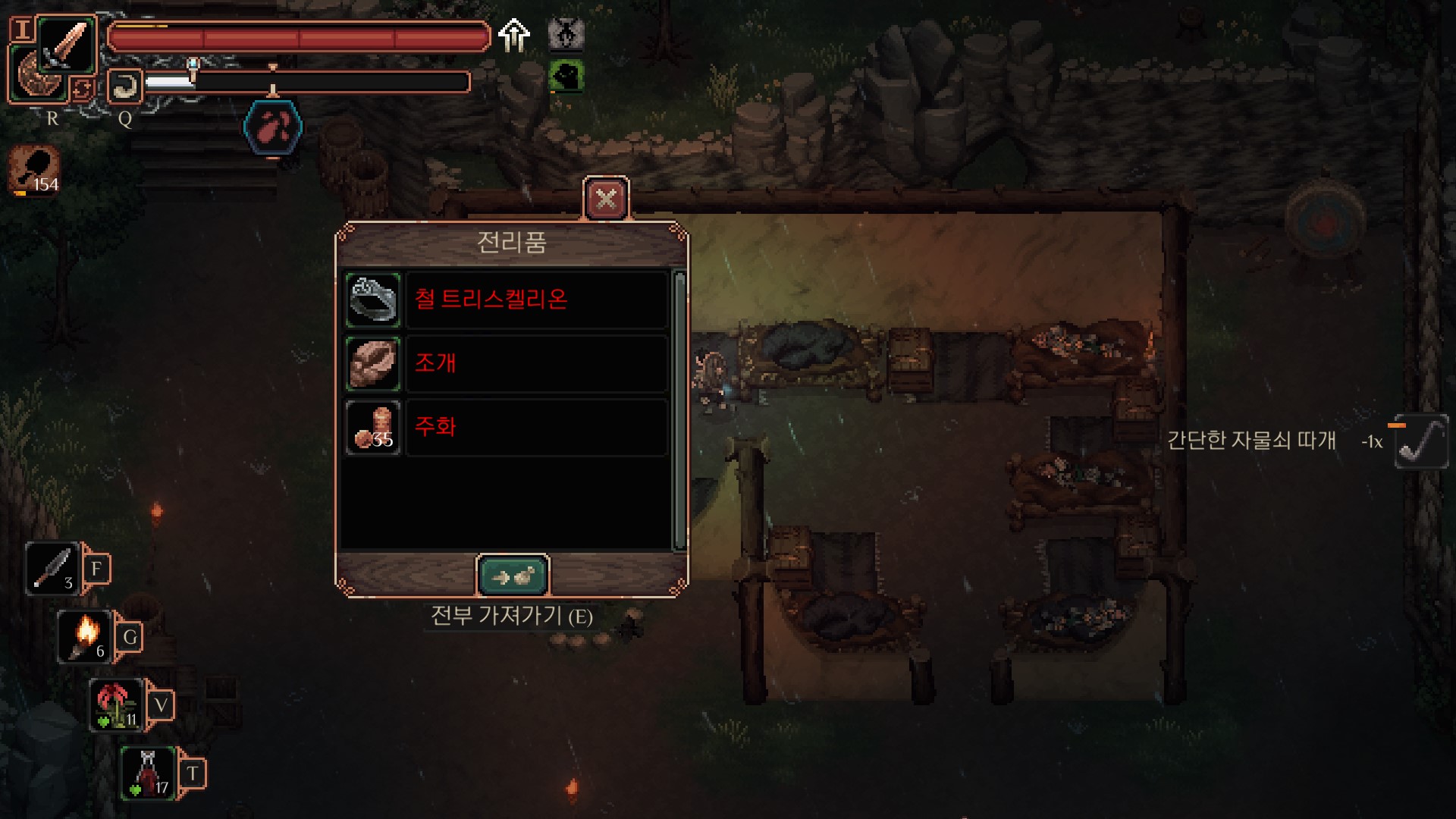Take the 철 트리스켈리온 ring item

point(372,300)
